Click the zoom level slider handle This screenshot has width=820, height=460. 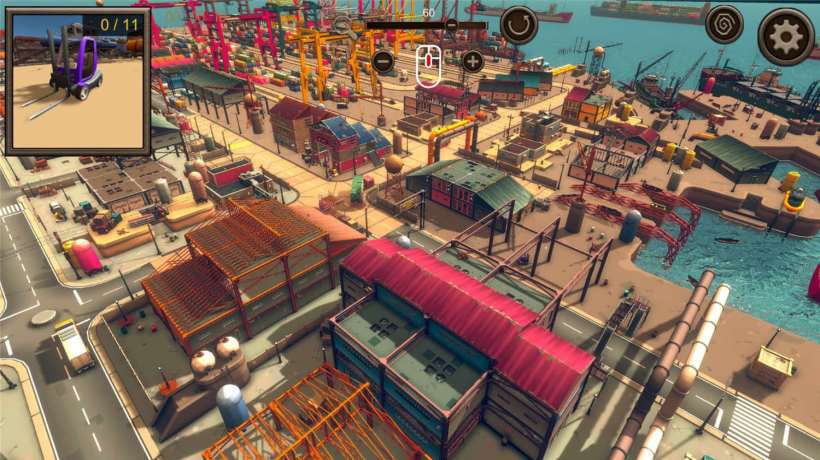click(x=451, y=24)
